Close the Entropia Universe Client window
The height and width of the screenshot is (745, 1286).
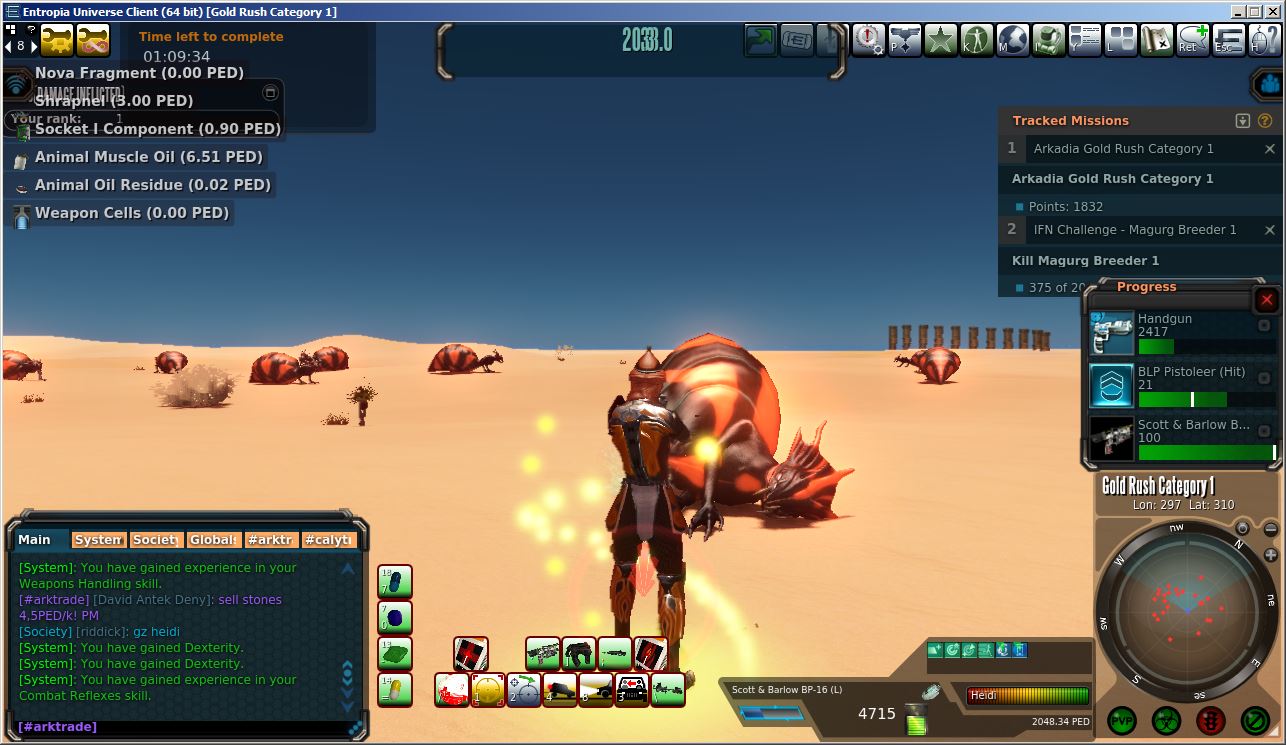[1272, 12]
